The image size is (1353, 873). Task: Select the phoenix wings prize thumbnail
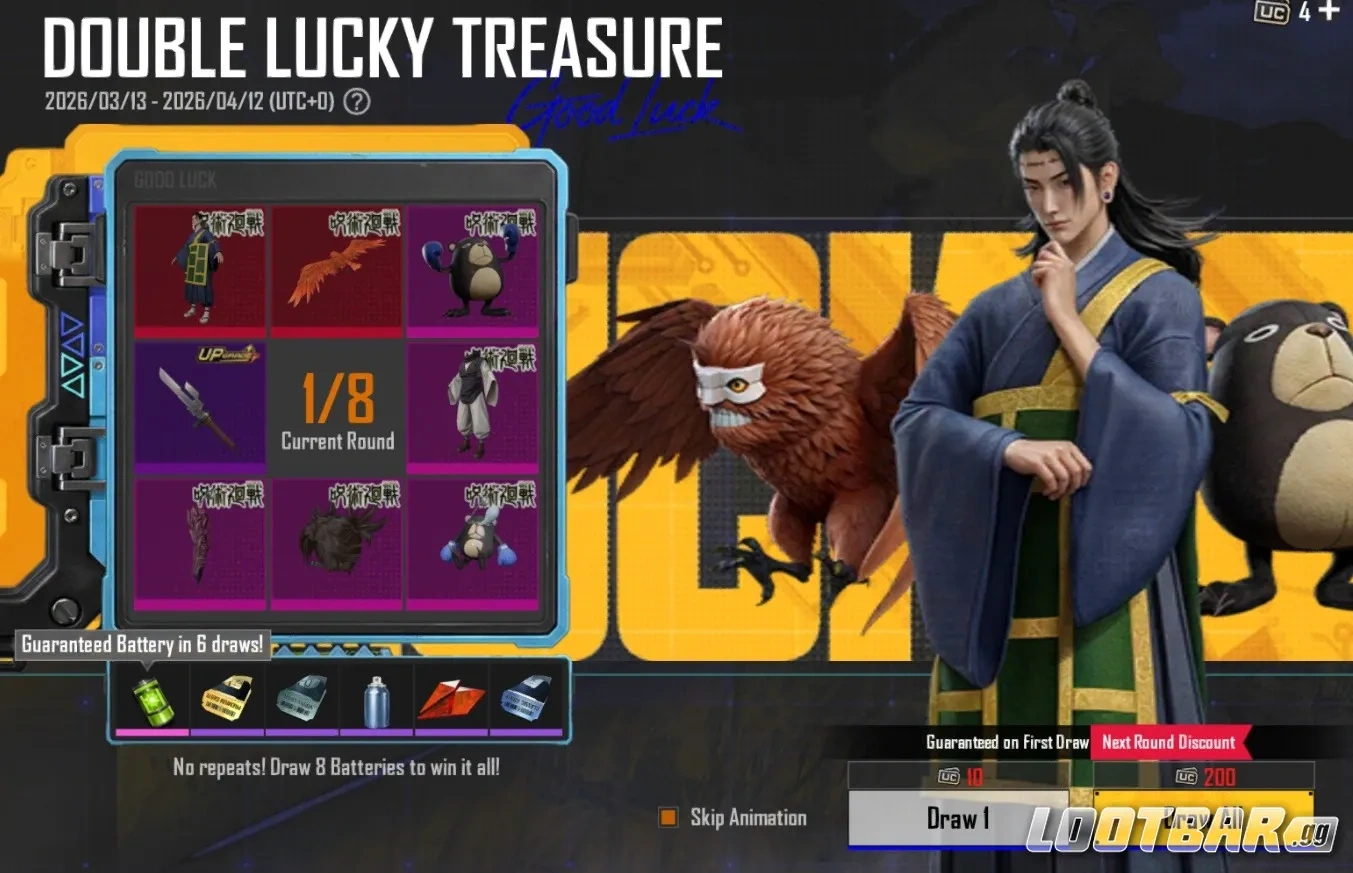[x=336, y=270]
